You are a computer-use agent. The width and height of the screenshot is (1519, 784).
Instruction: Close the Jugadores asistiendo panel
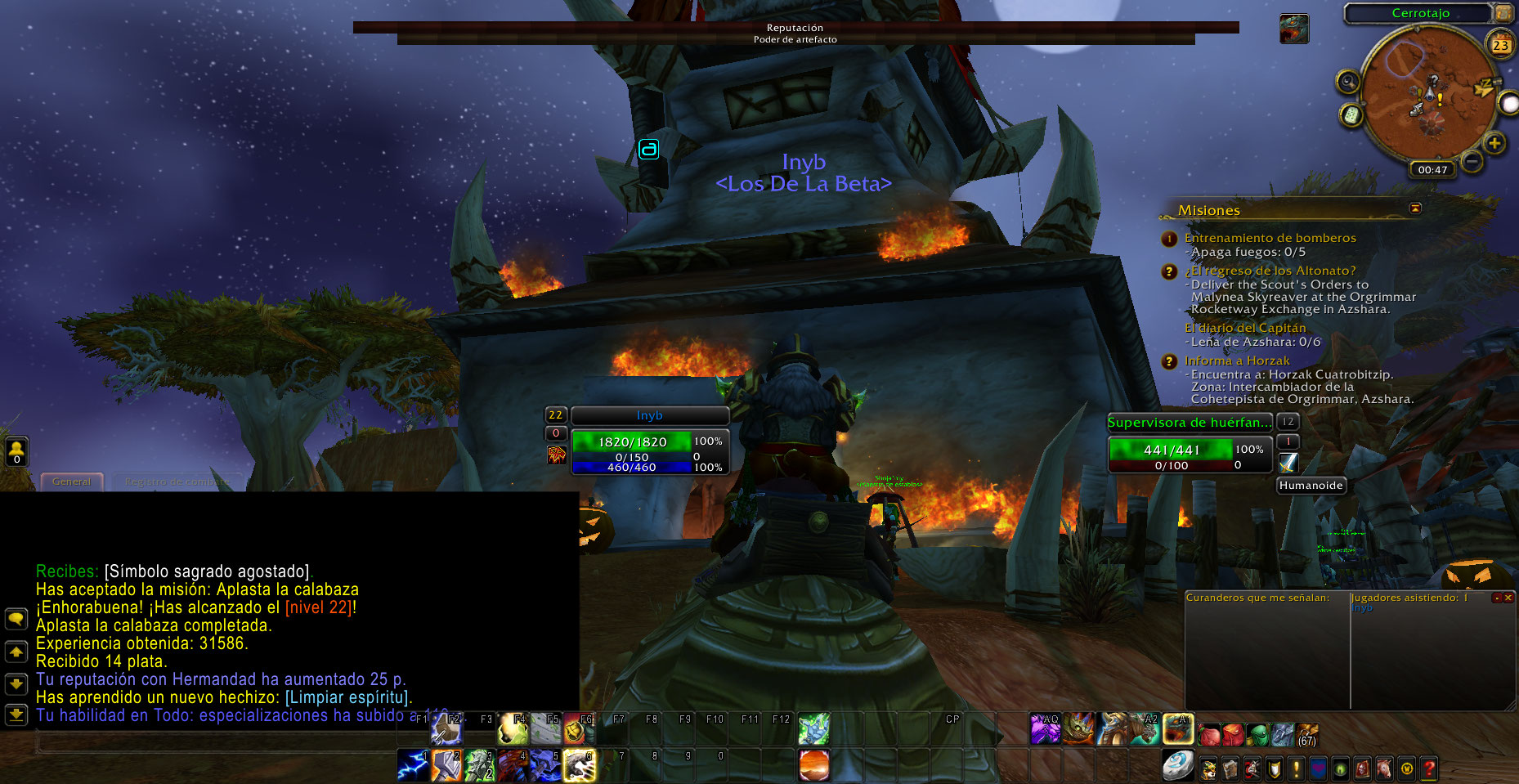coord(1508,598)
